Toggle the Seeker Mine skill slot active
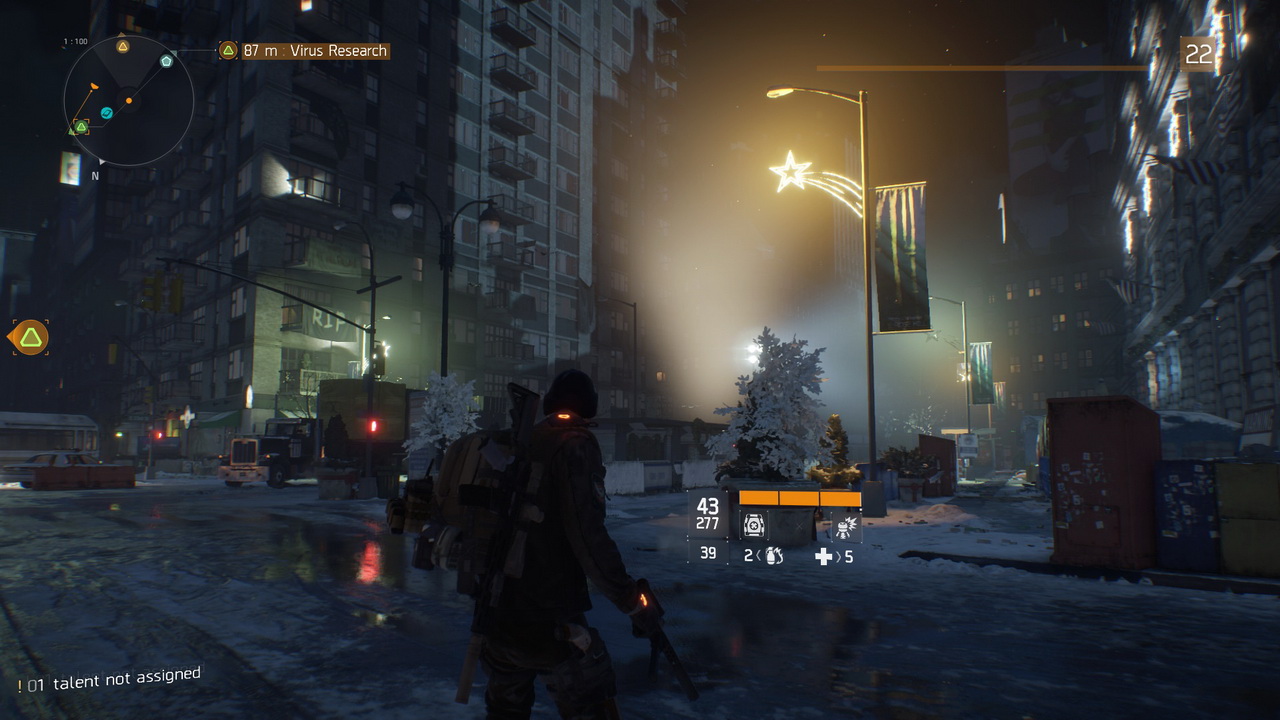 (848, 528)
